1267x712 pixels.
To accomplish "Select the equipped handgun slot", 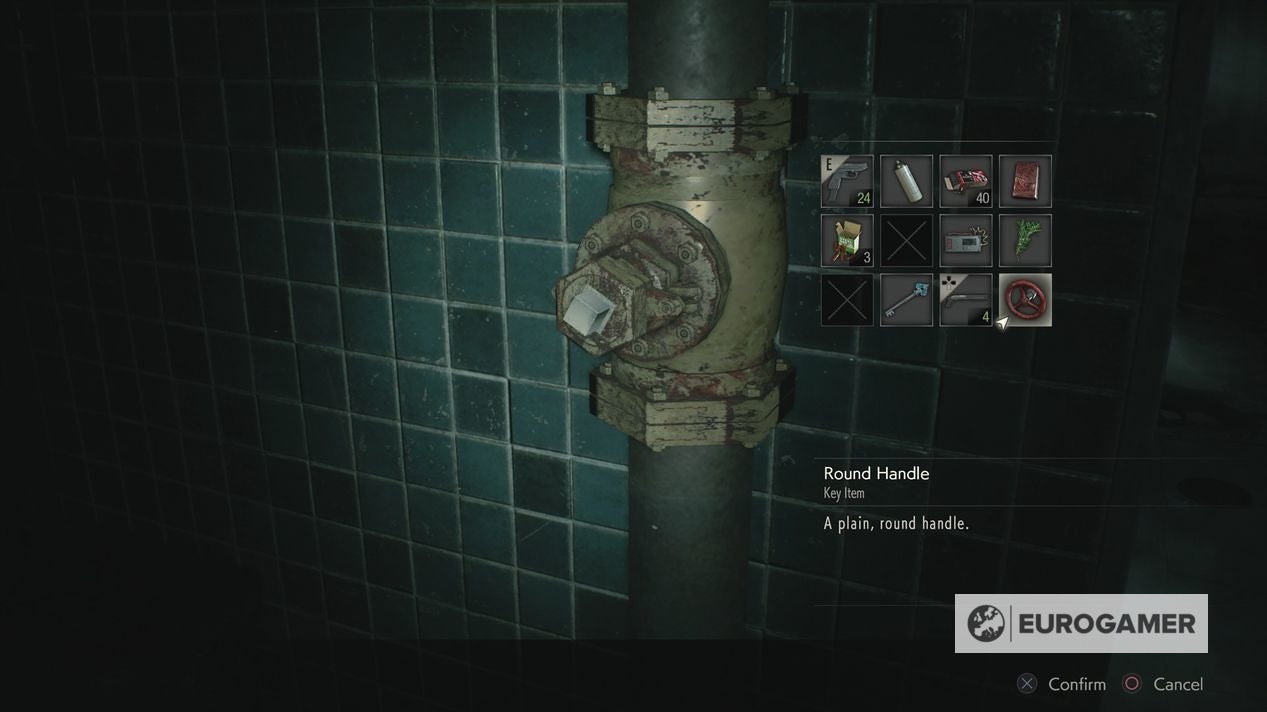I will 847,181.
